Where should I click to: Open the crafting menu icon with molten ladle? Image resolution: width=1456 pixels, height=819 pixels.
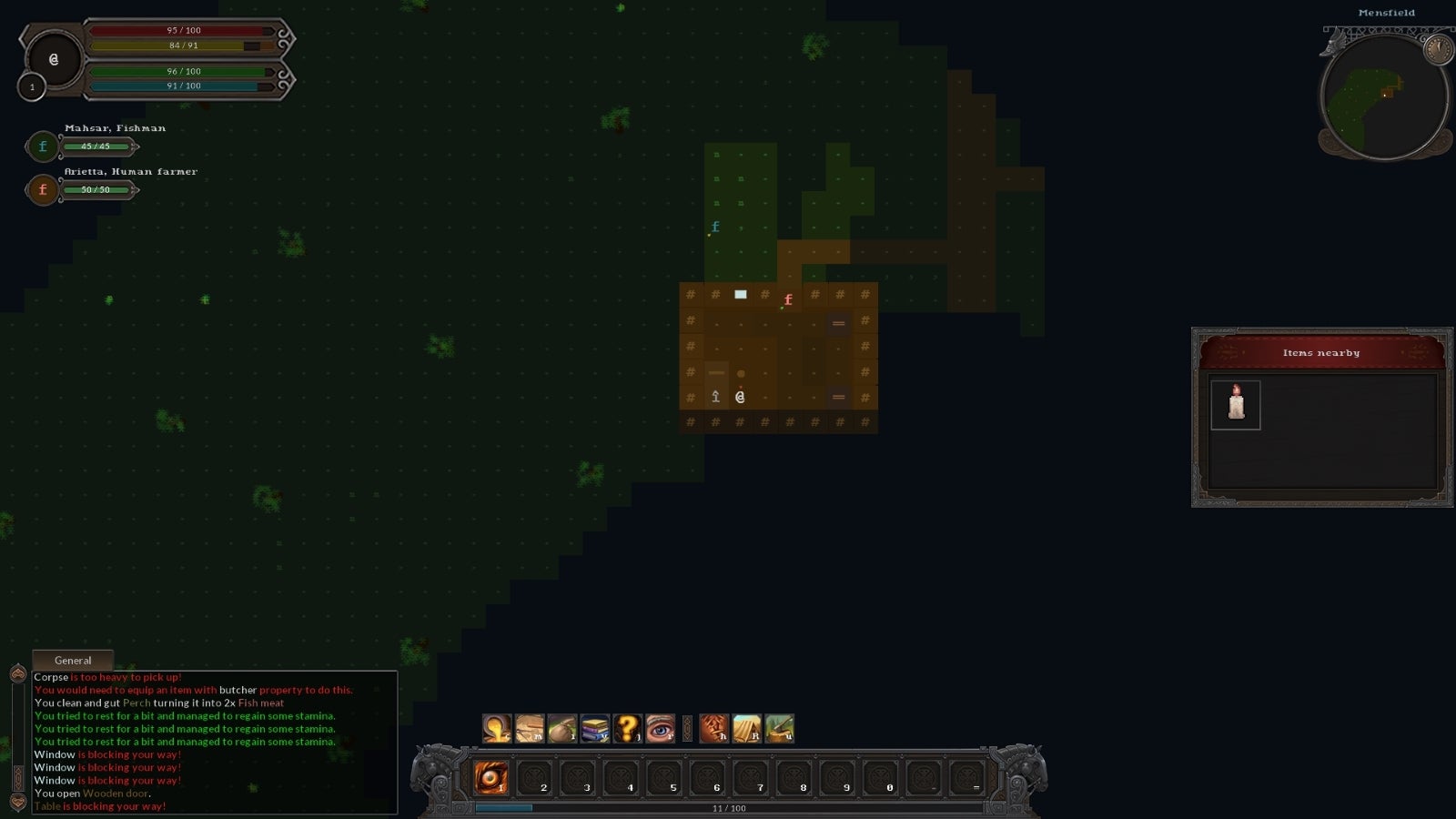coord(494,728)
